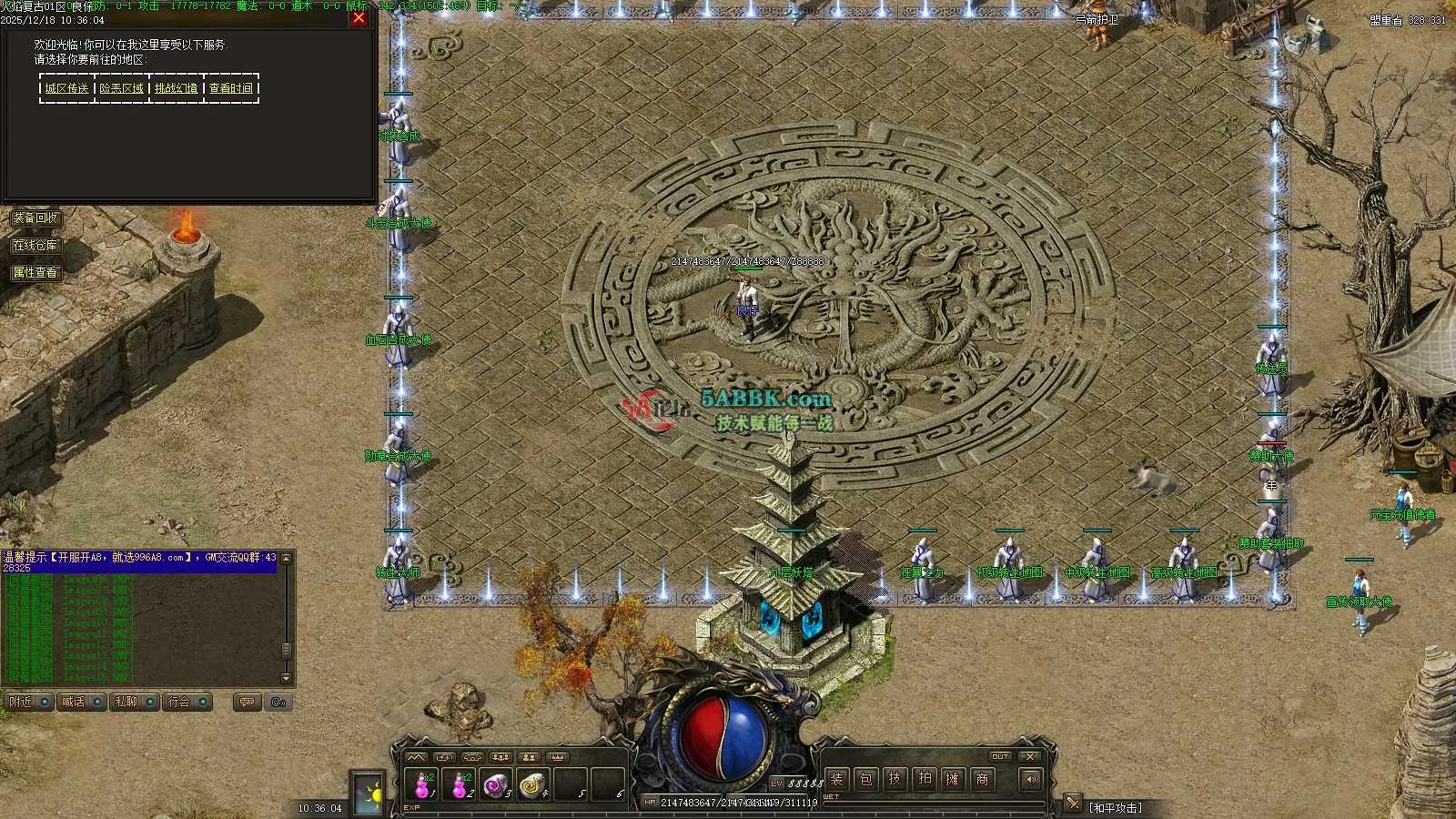Open the 装备回收 equipment recycle panel
The width and height of the screenshot is (1456, 819).
35,218
